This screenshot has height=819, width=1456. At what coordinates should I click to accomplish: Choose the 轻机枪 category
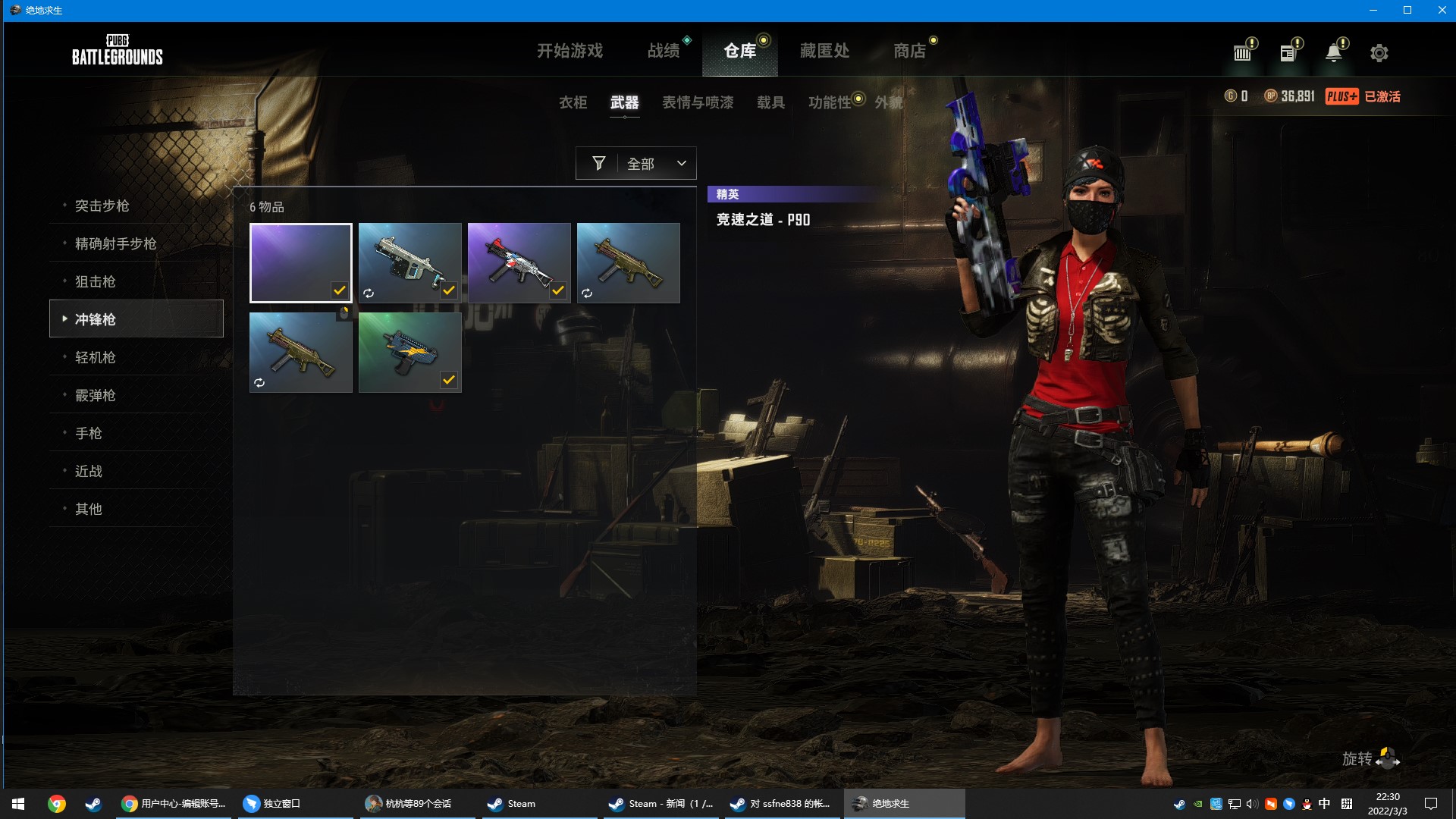click(96, 357)
